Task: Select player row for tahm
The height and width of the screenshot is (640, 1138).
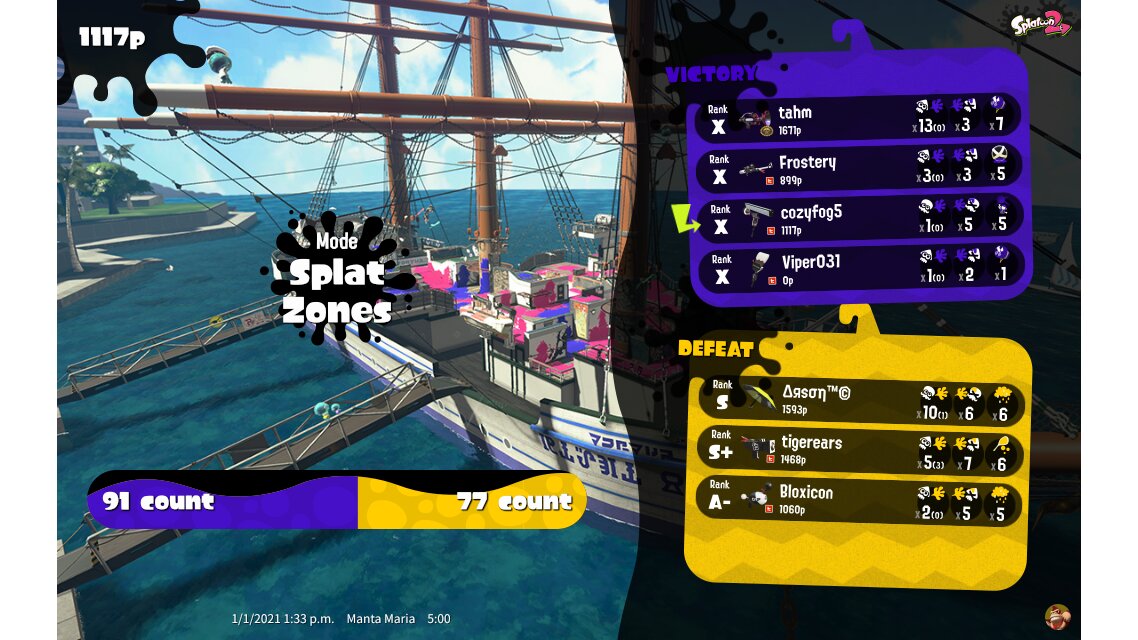Action: pyautogui.click(x=858, y=118)
